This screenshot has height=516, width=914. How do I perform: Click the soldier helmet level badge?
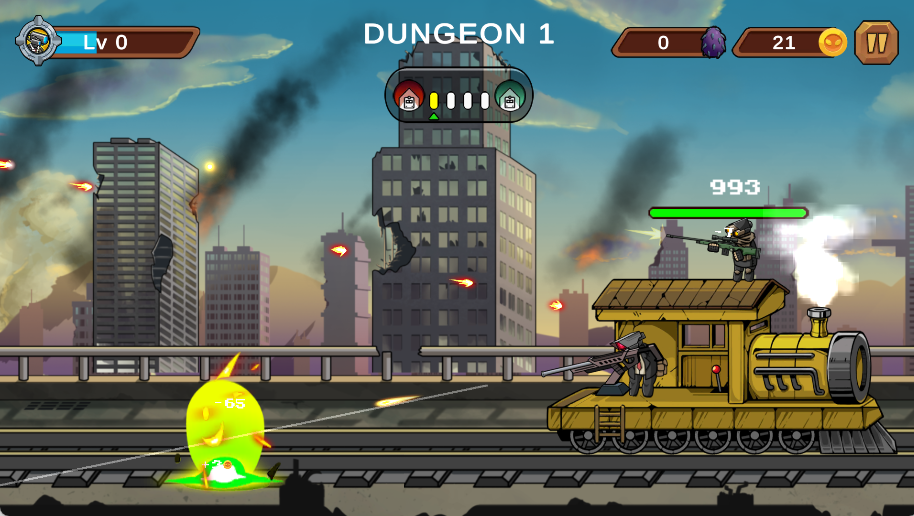(38, 41)
